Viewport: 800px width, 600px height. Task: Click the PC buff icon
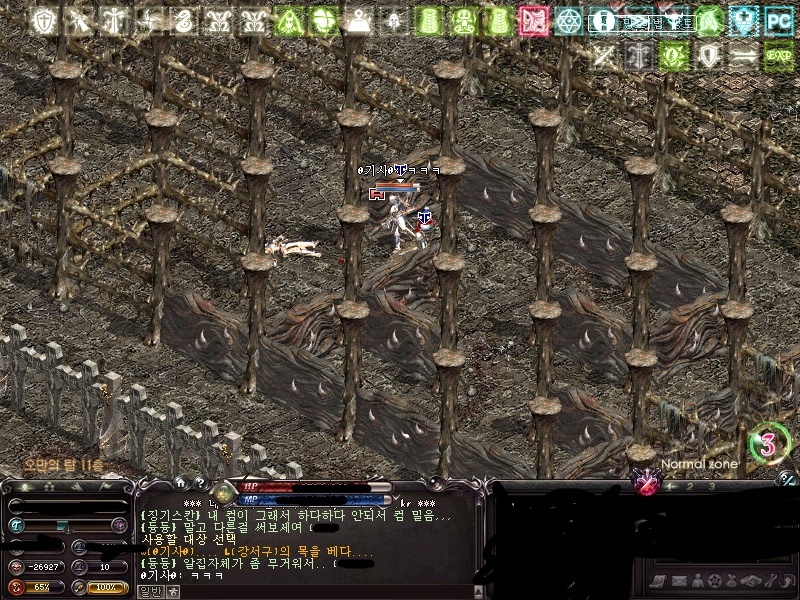[779, 20]
